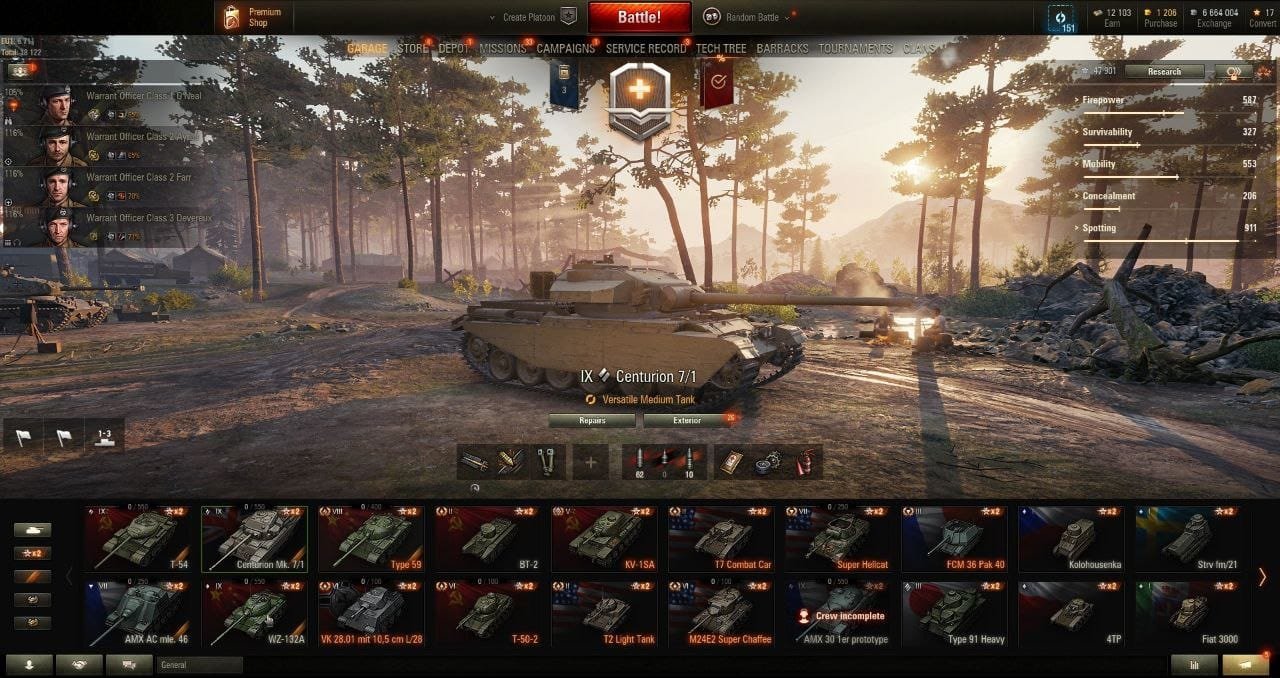Switch to the Barracks tab

coord(783,48)
